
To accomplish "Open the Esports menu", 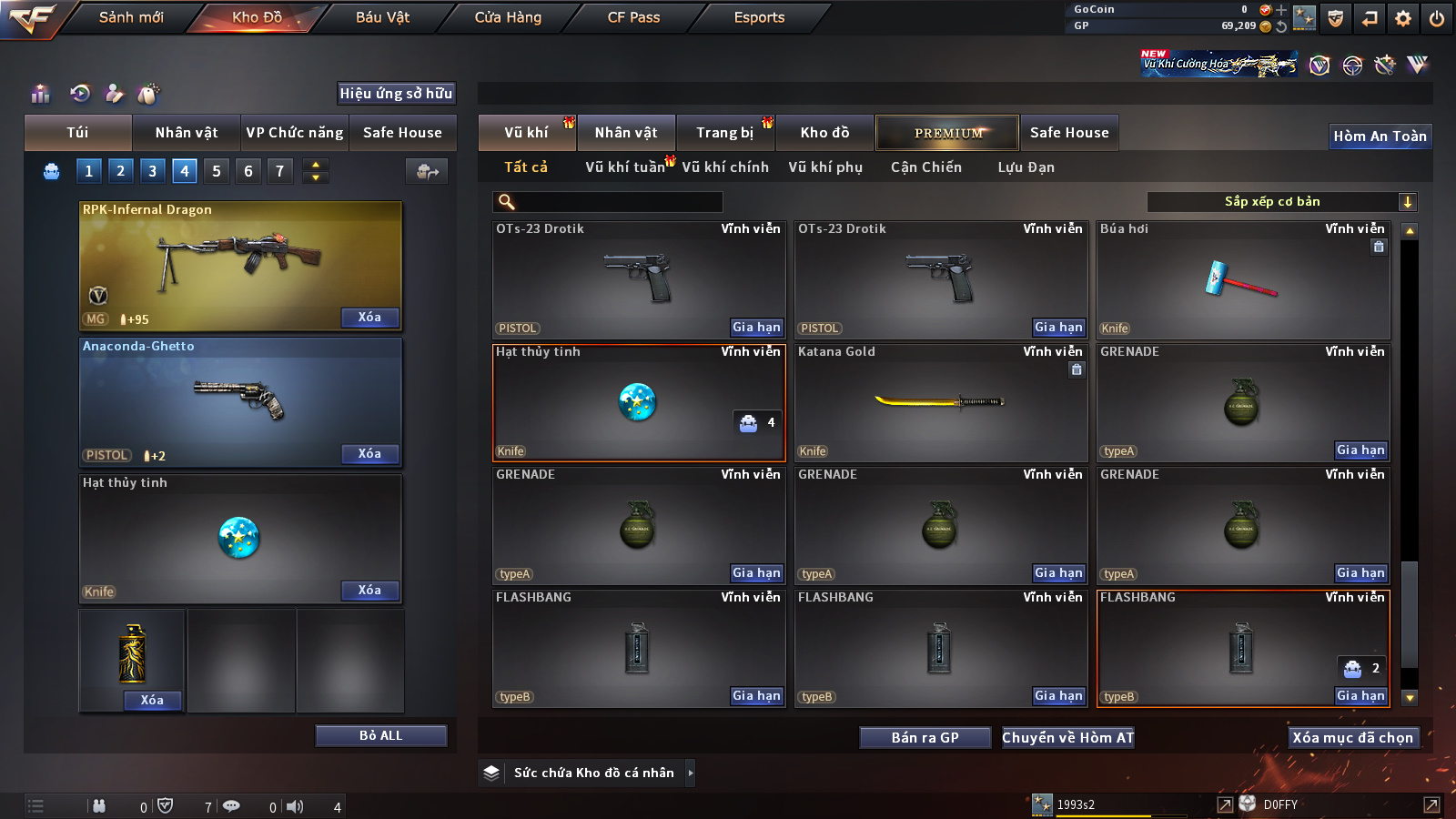I will (759, 17).
